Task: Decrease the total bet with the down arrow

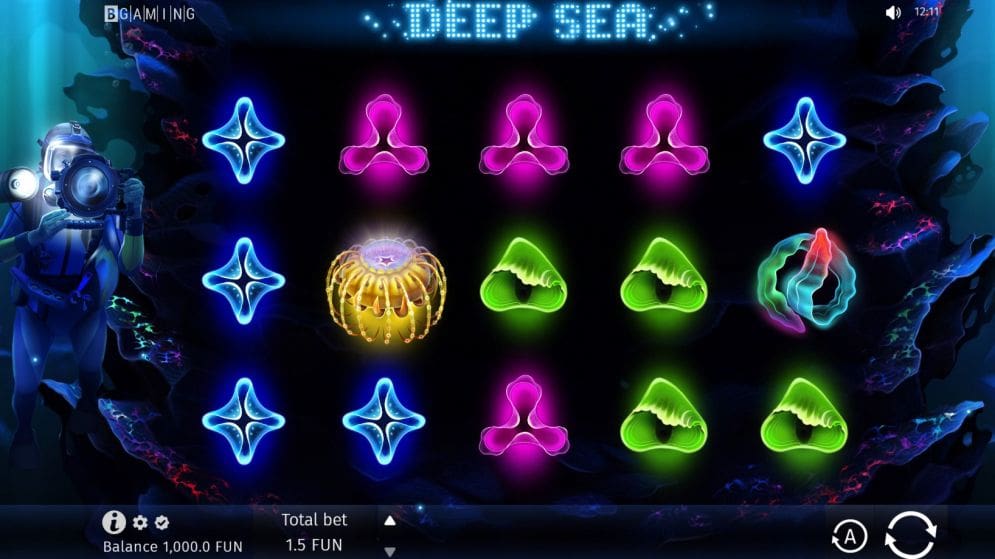Action: coord(390,550)
